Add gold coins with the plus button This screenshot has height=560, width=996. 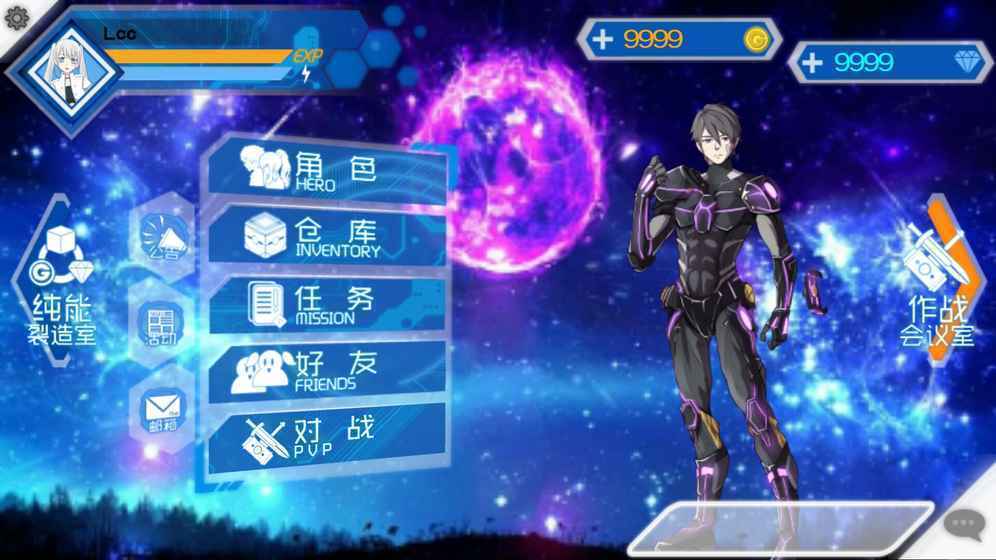coord(602,39)
